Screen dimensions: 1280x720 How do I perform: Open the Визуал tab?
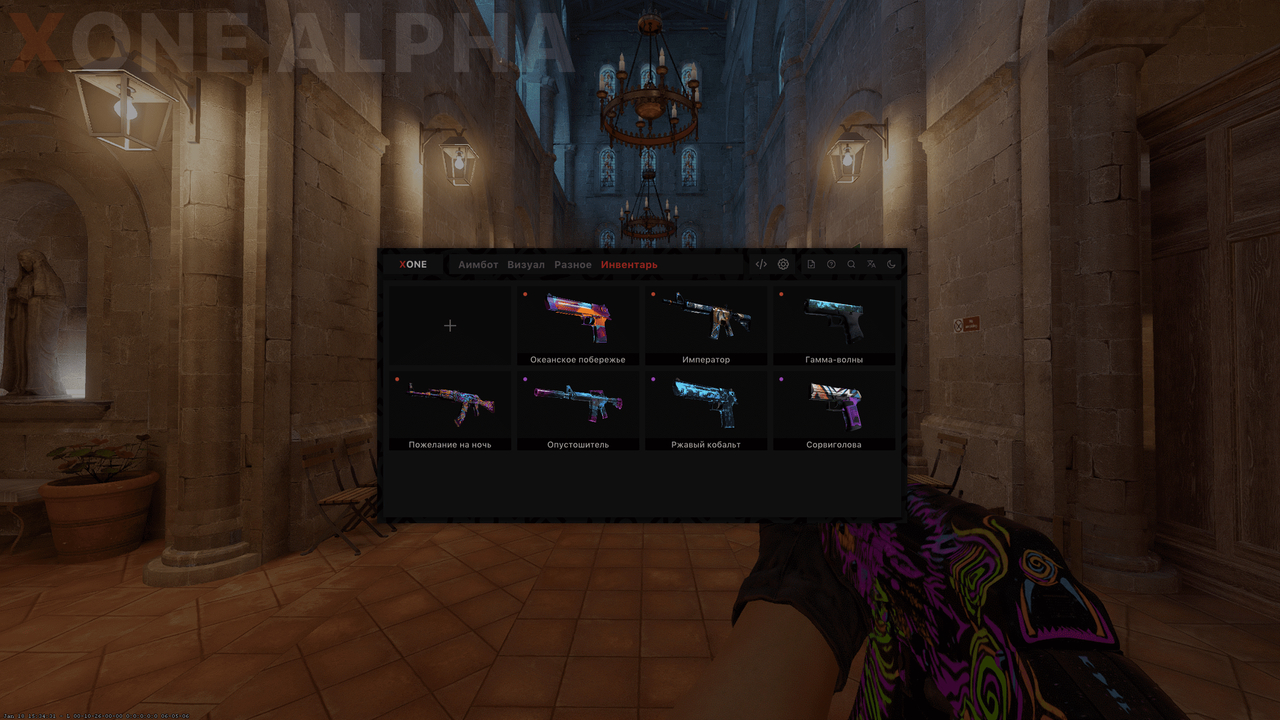coord(527,264)
